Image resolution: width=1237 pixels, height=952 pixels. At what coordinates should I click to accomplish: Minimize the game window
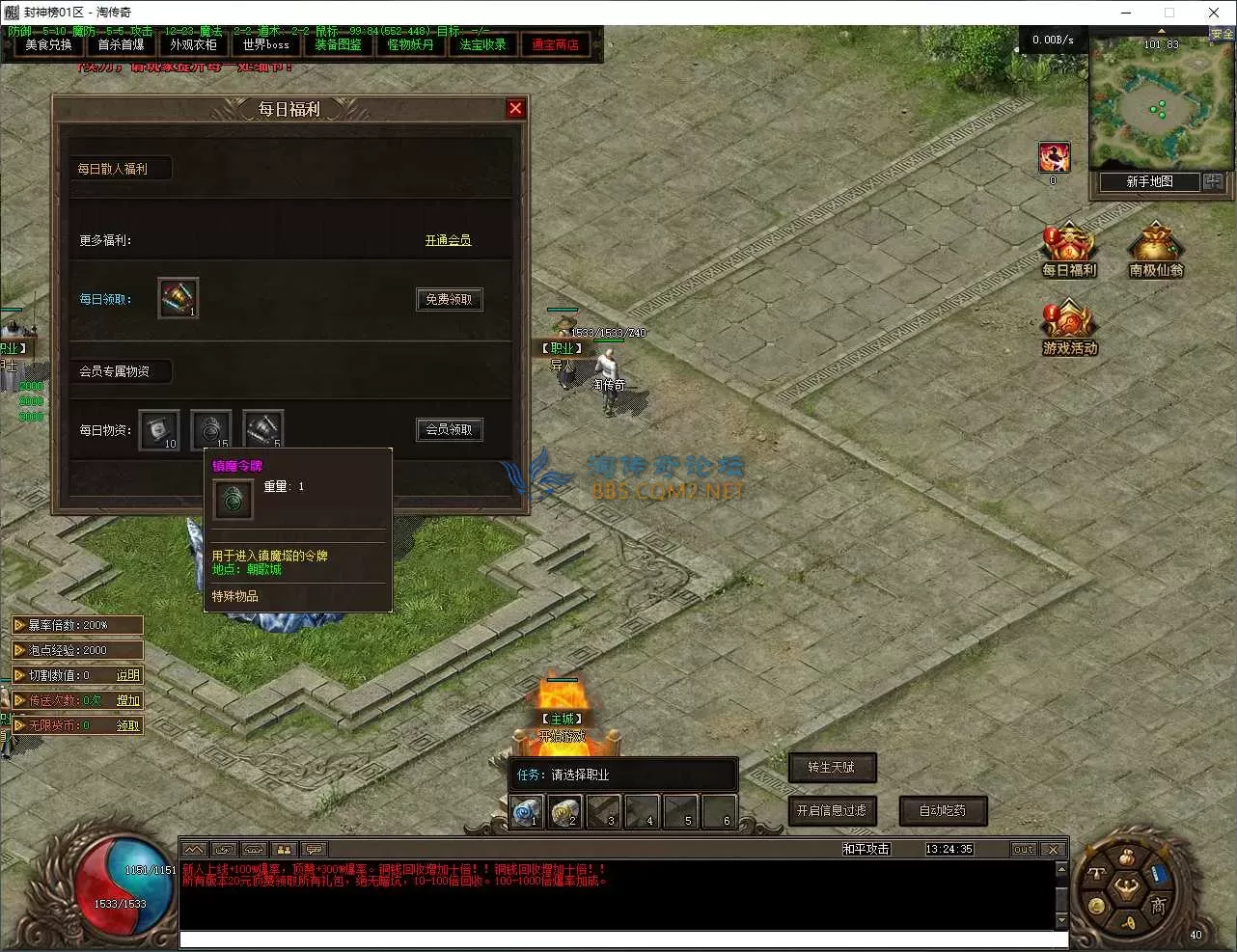coord(1126,13)
